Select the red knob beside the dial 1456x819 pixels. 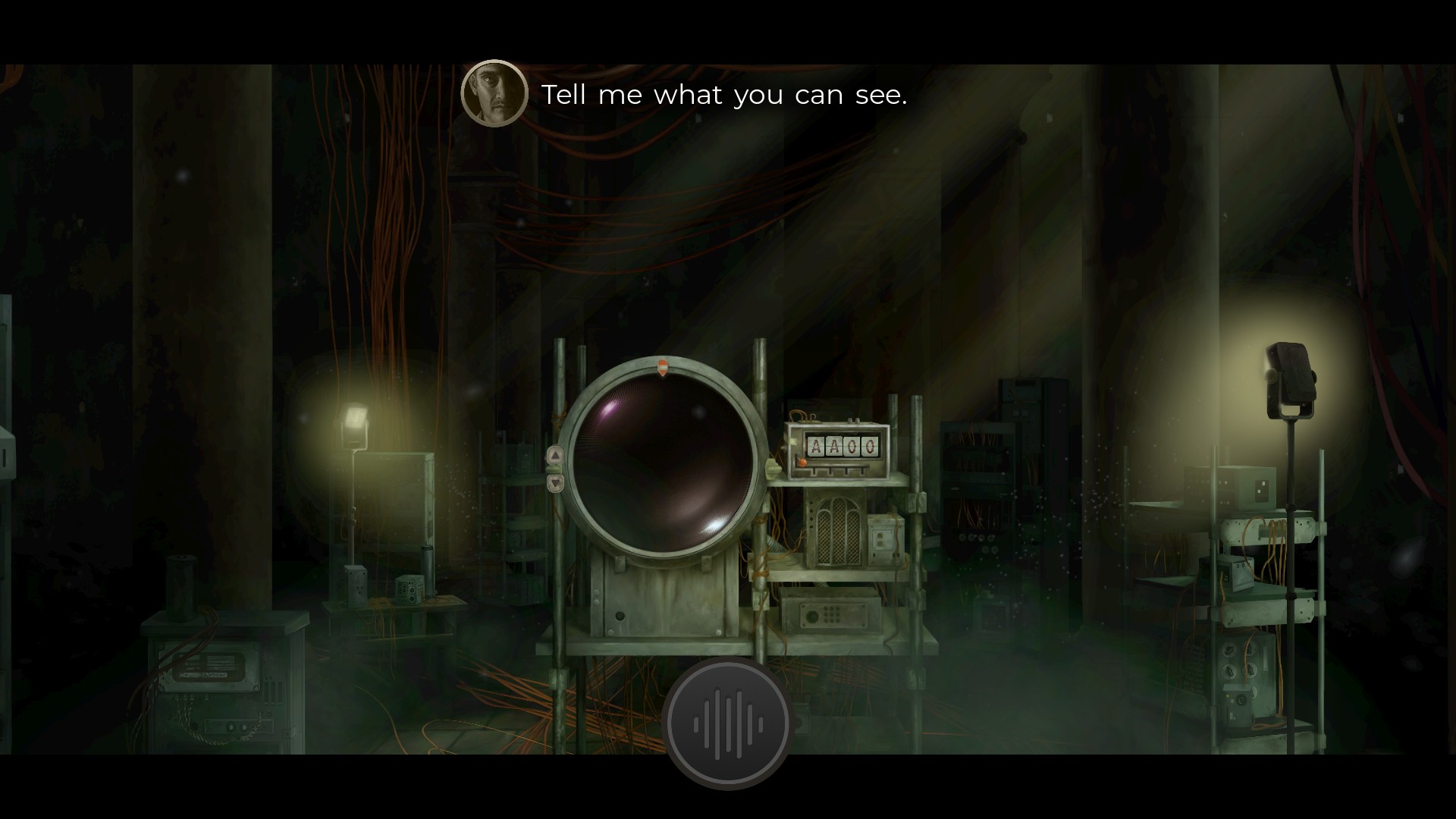coord(802,461)
